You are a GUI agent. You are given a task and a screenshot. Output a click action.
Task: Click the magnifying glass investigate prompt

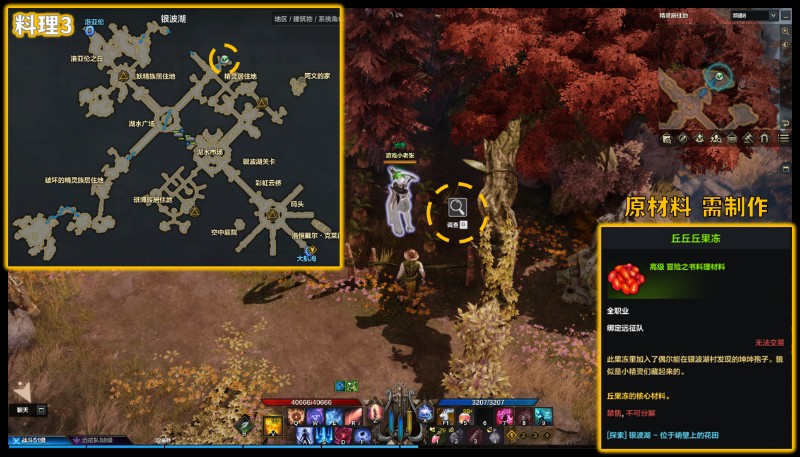[457, 208]
